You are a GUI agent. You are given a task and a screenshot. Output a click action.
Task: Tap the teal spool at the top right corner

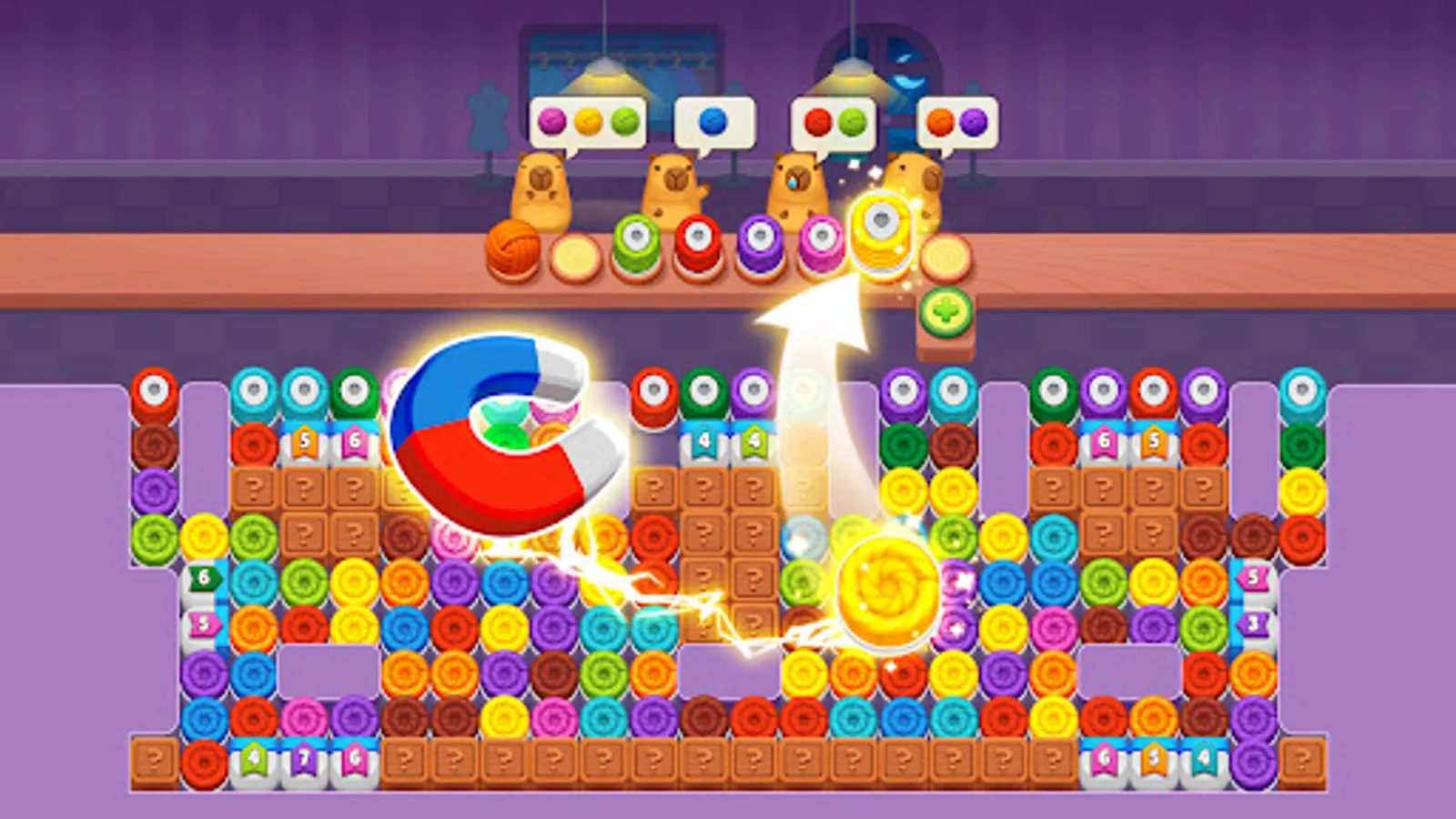(1303, 391)
